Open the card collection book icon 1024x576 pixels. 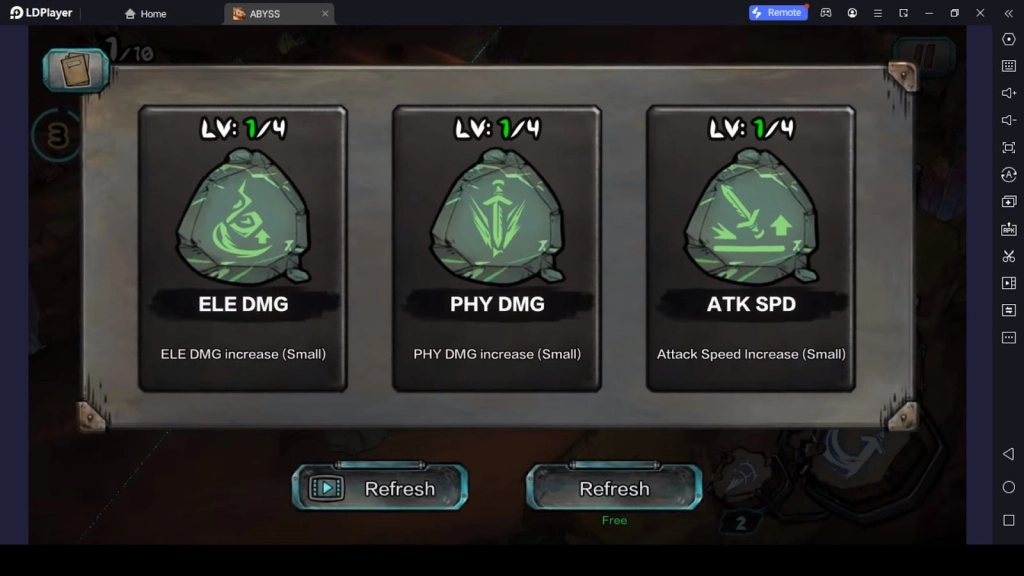pos(75,70)
